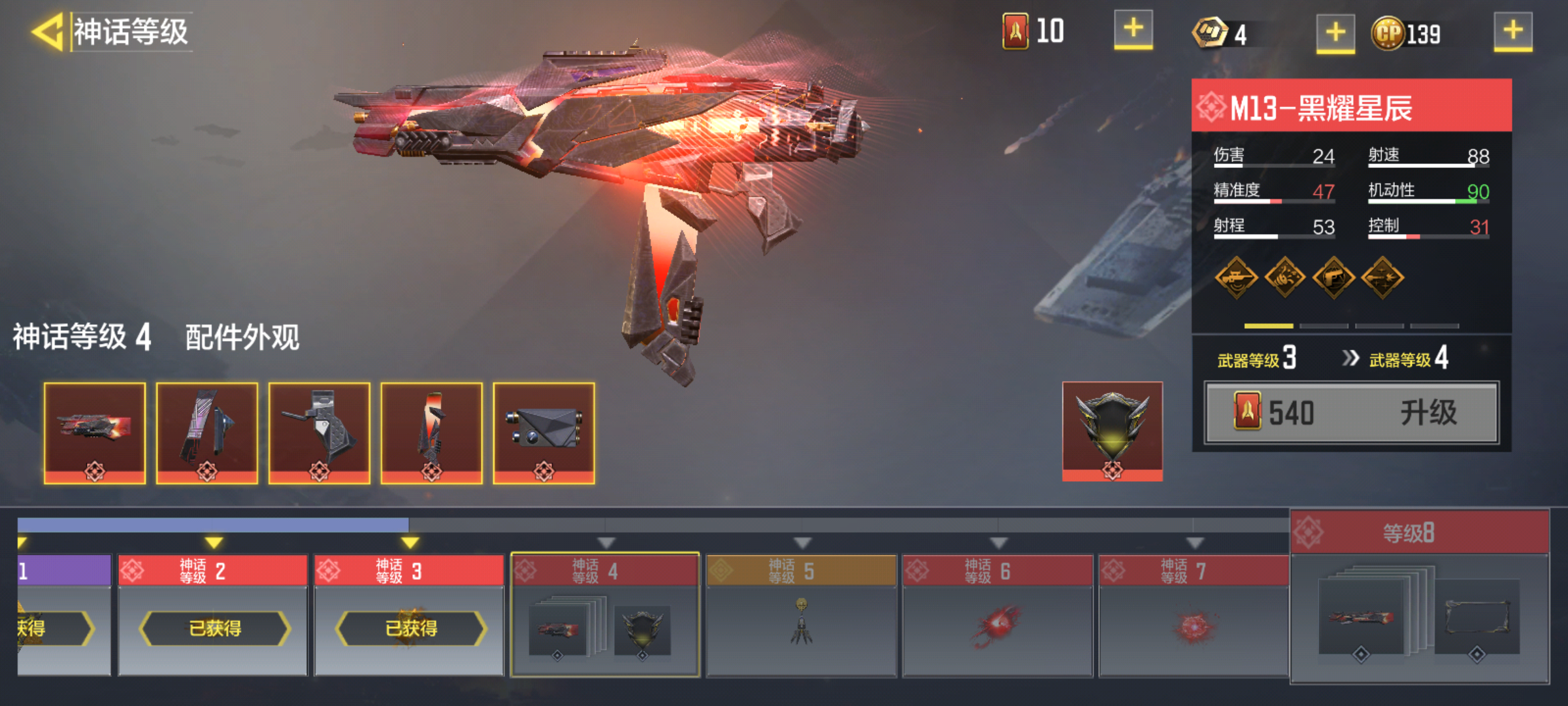Choose the 神话等级 6 reward tile

(998, 614)
